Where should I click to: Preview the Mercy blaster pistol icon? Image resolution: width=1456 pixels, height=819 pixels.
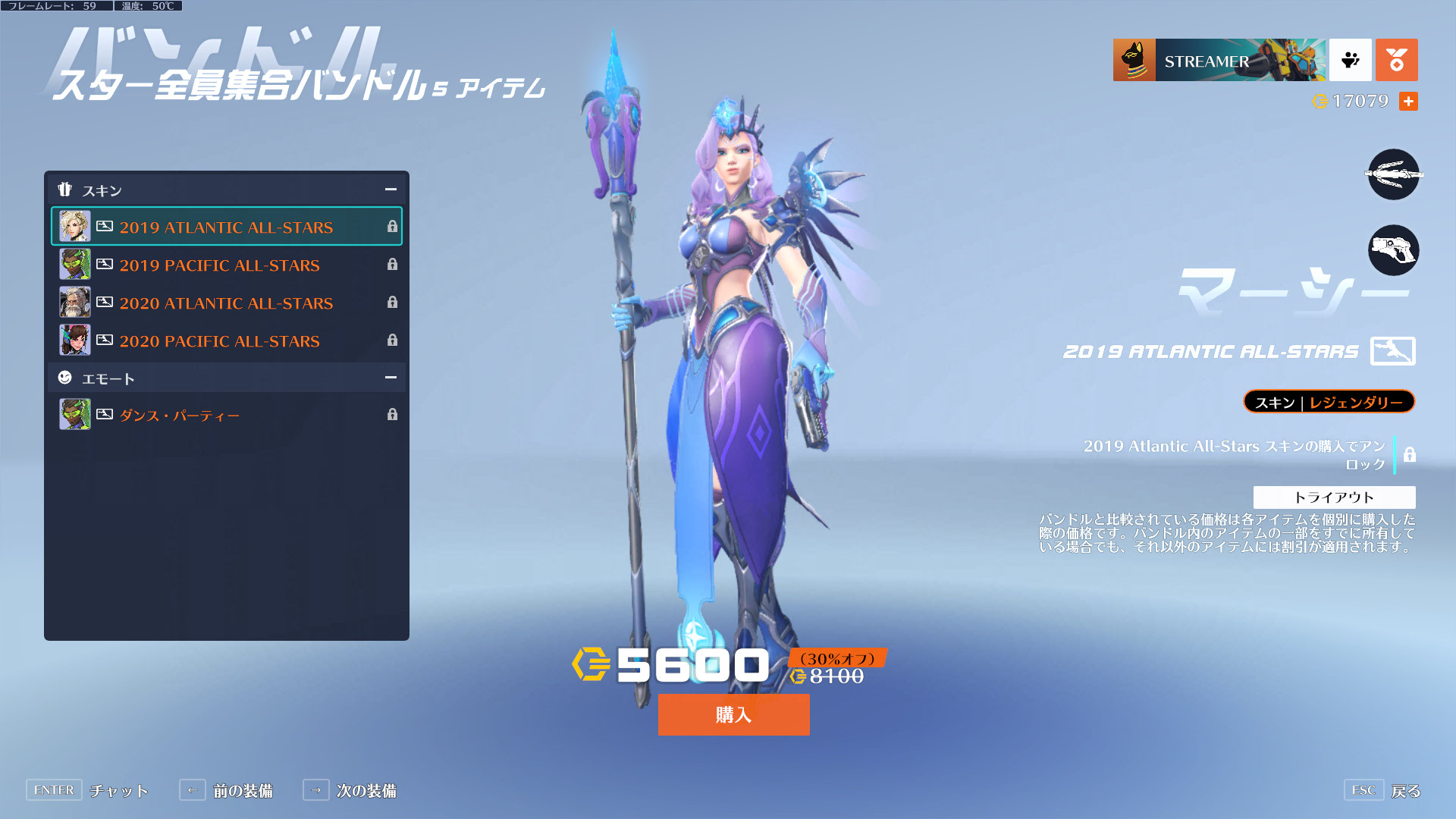tap(1393, 250)
